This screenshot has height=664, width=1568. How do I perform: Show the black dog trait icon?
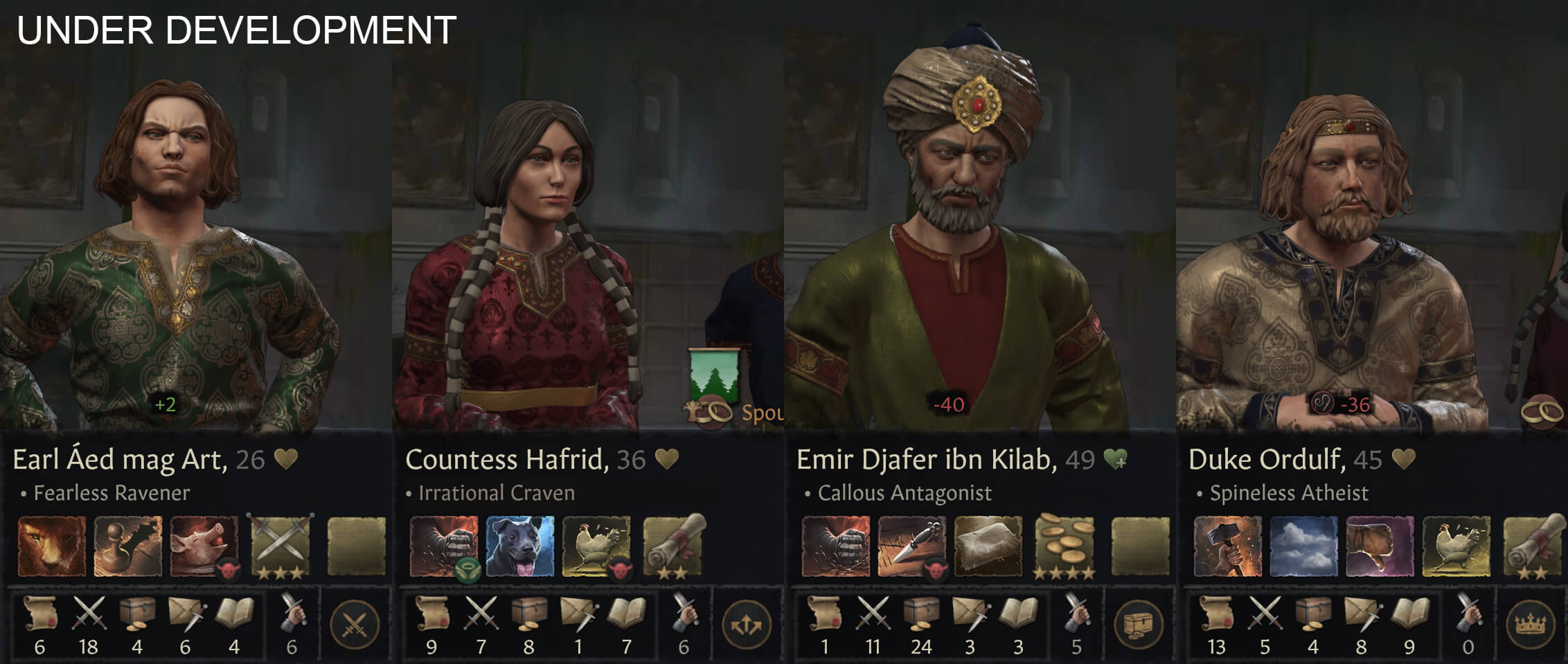[520, 546]
